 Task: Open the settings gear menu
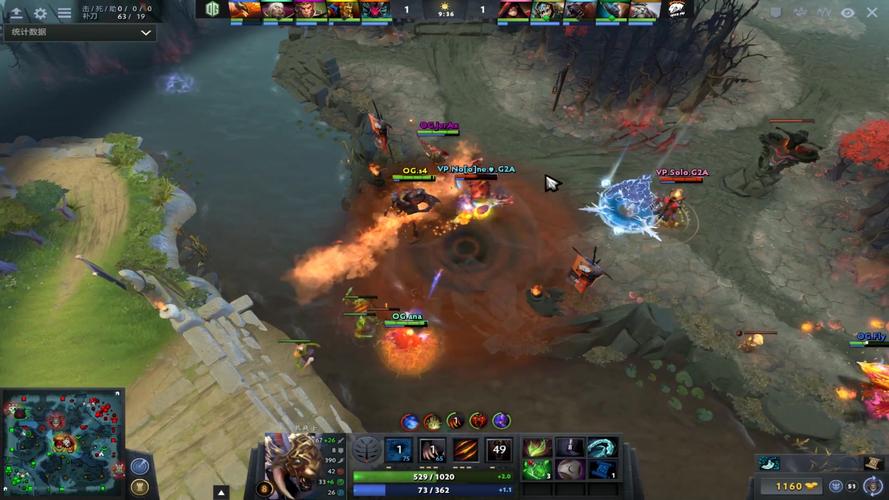point(40,13)
